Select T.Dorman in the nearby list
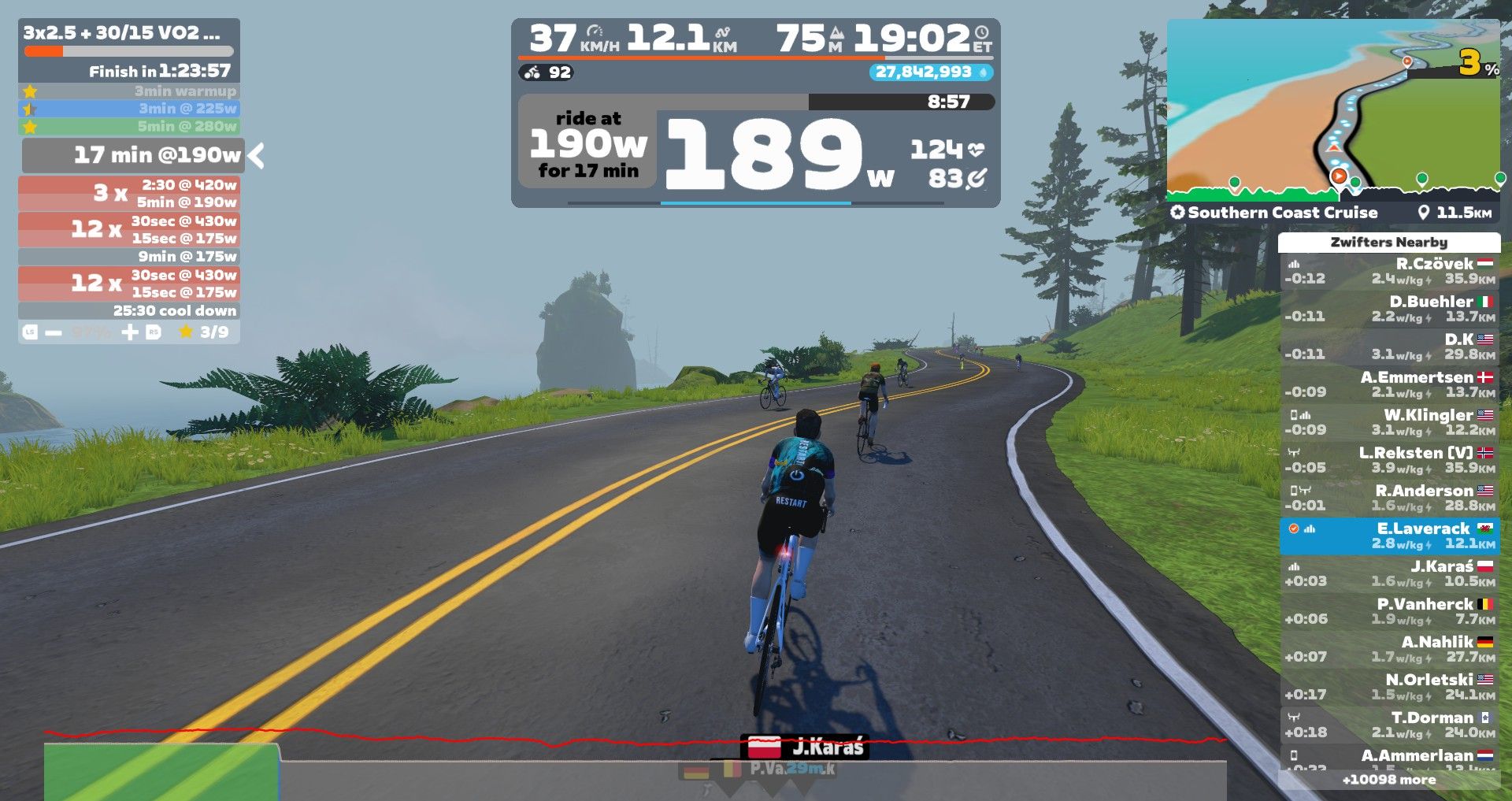 coord(1389,725)
